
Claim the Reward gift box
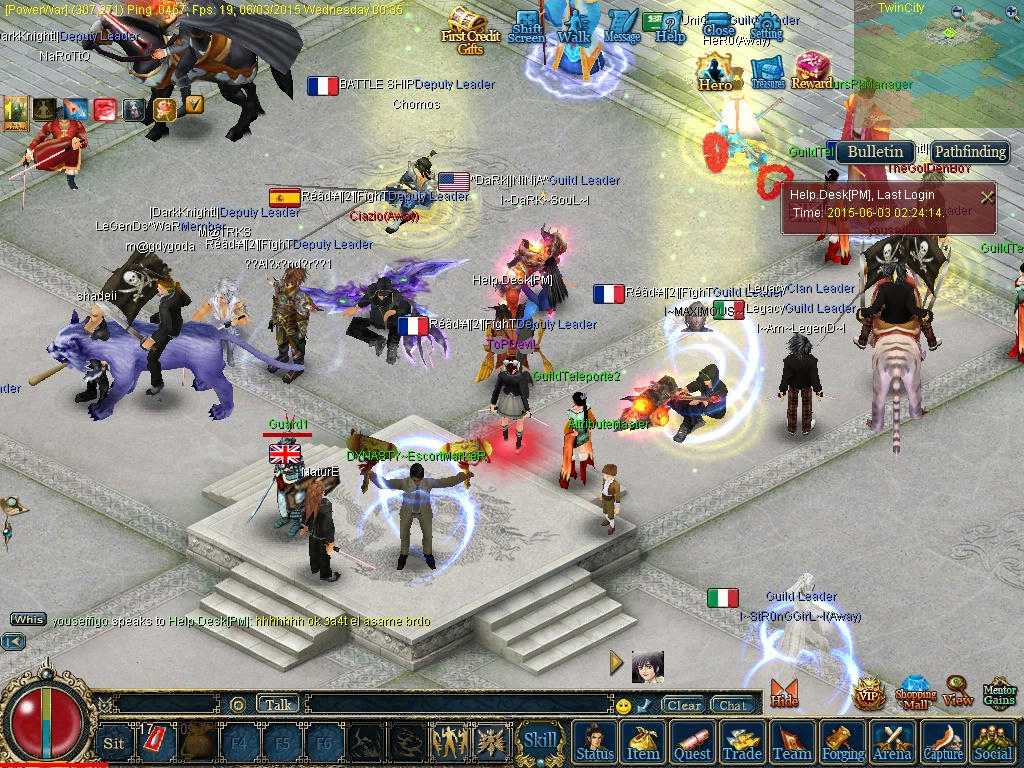812,72
